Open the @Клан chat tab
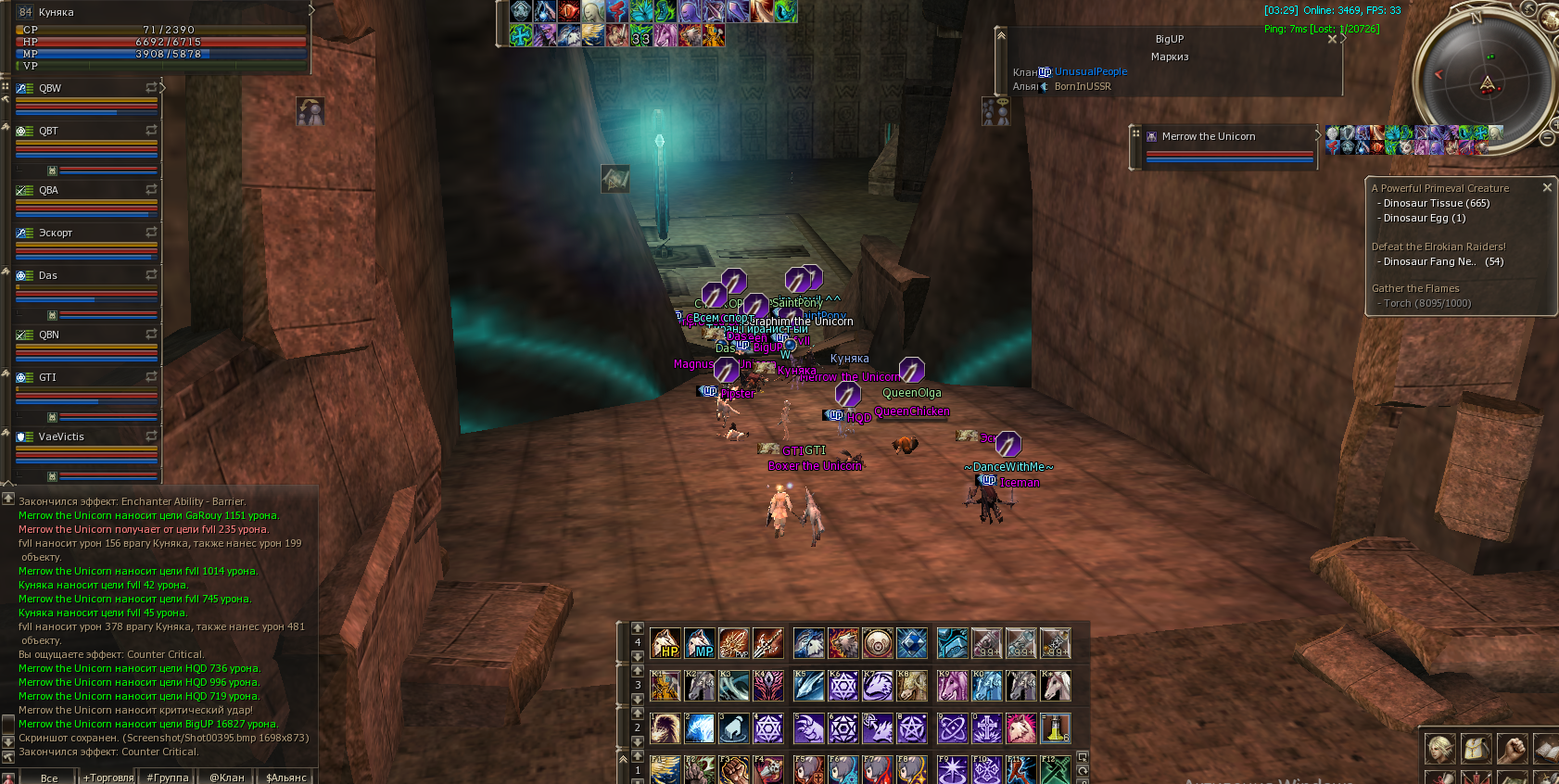The width and height of the screenshot is (1559, 784). click(x=227, y=778)
